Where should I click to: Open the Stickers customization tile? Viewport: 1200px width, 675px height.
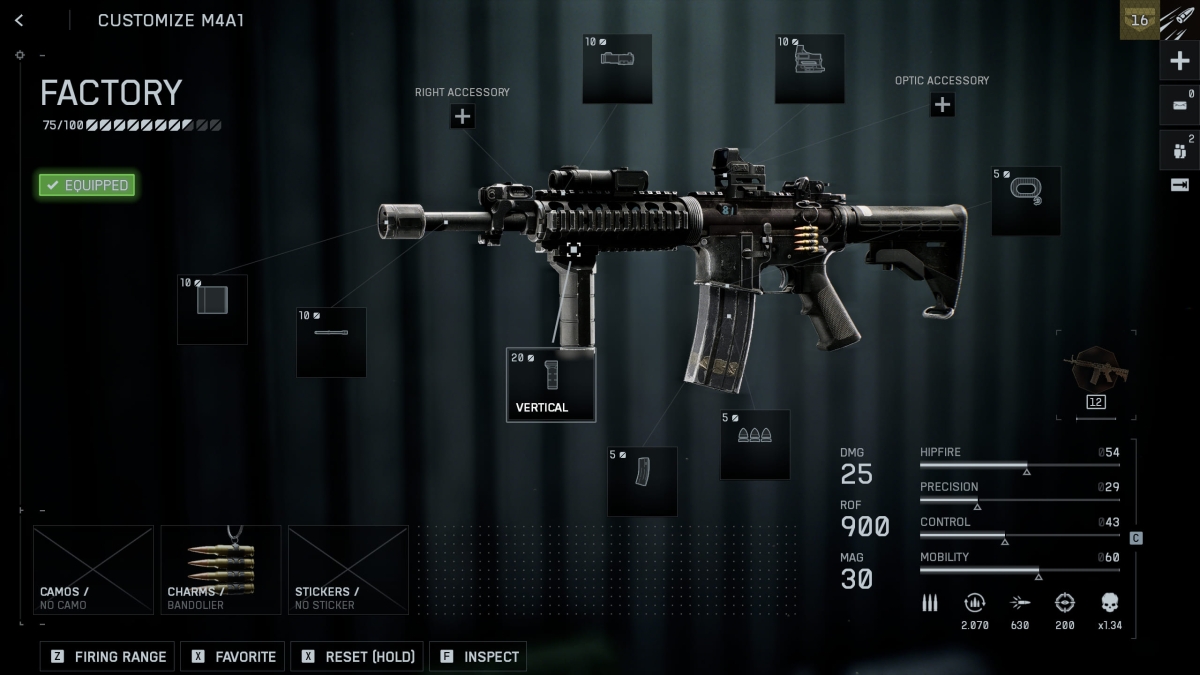coord(348,570)
